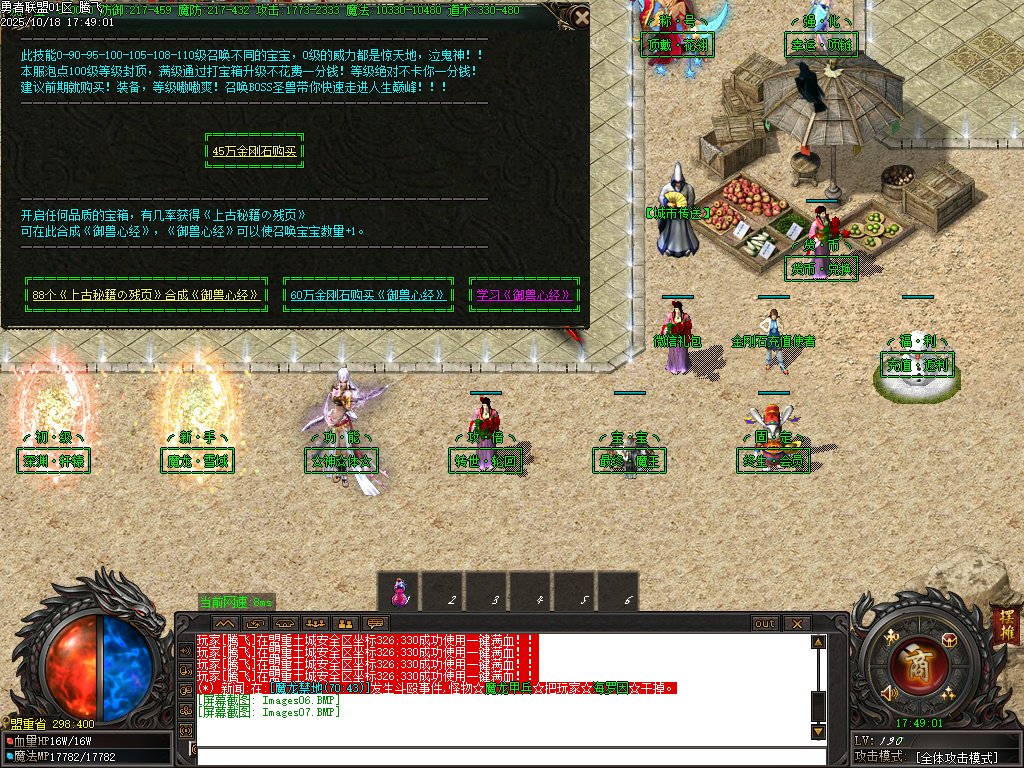Toggle the speaker sound icon
The width and height of the screenshot is (1024, 768).
[x=888, y=691]
